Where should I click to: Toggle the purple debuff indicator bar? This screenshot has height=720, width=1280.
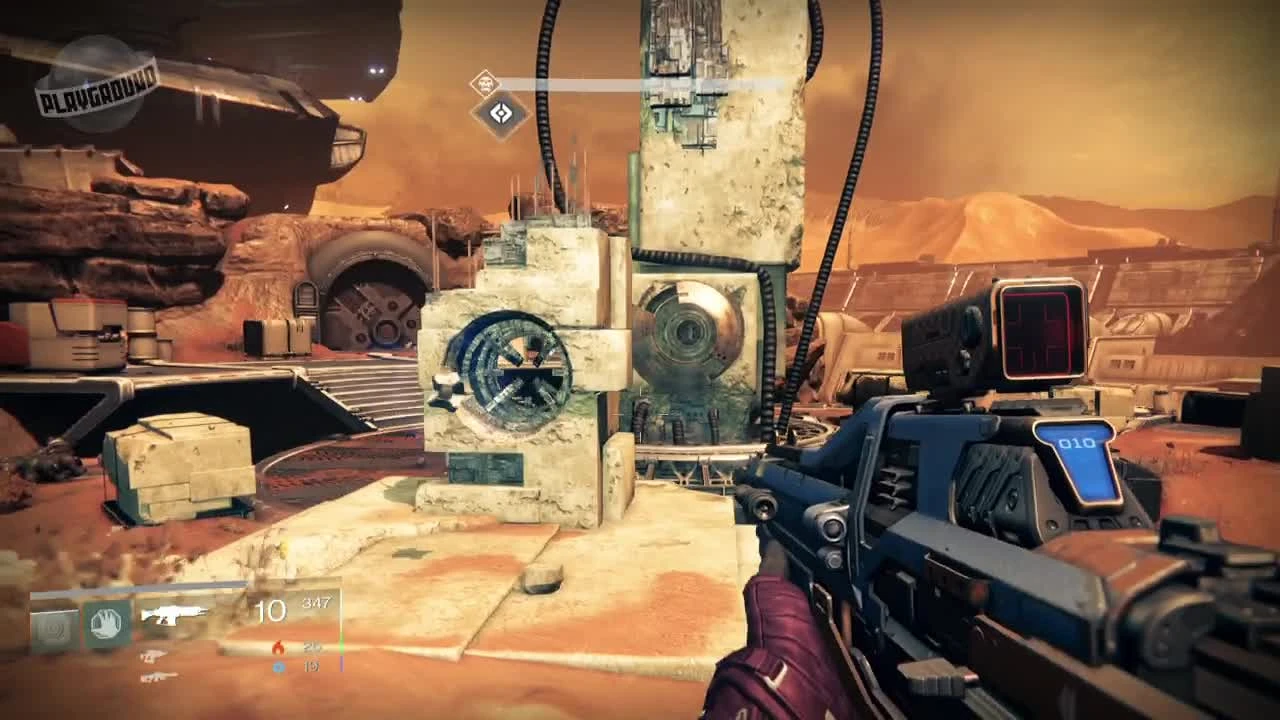[343, 663]
